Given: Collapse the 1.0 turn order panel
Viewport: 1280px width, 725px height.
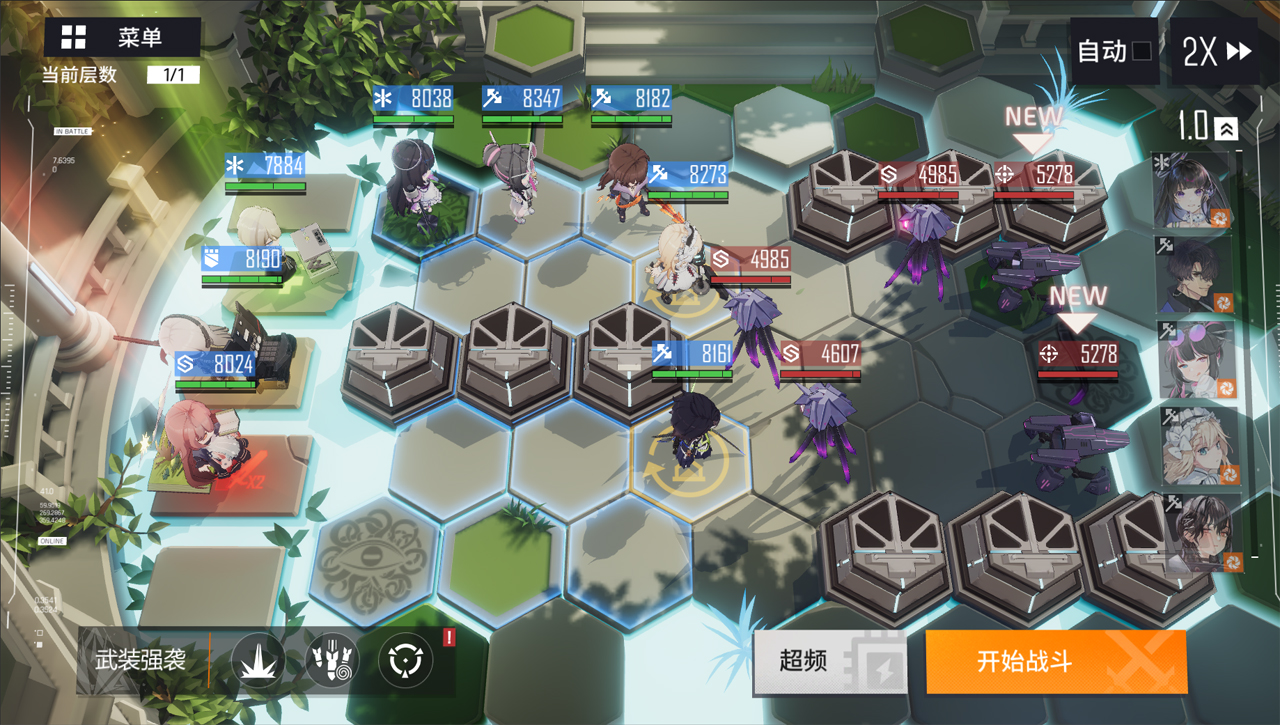Looking at the screenshot, I should point(1227,128).
